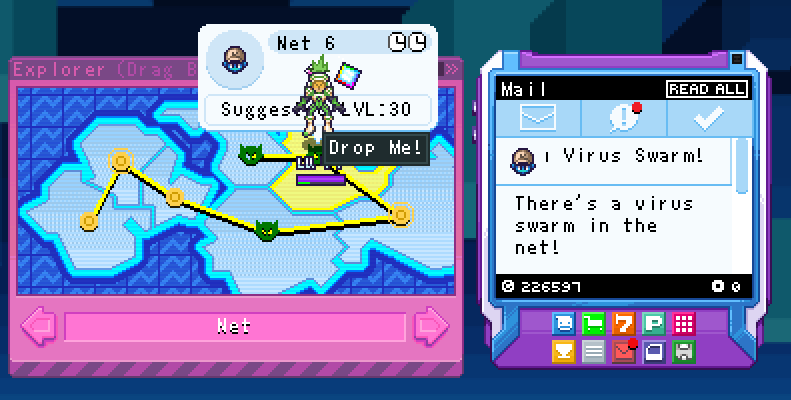
Task: Open the green floppy disk save app
Action: tap(684, 350)
